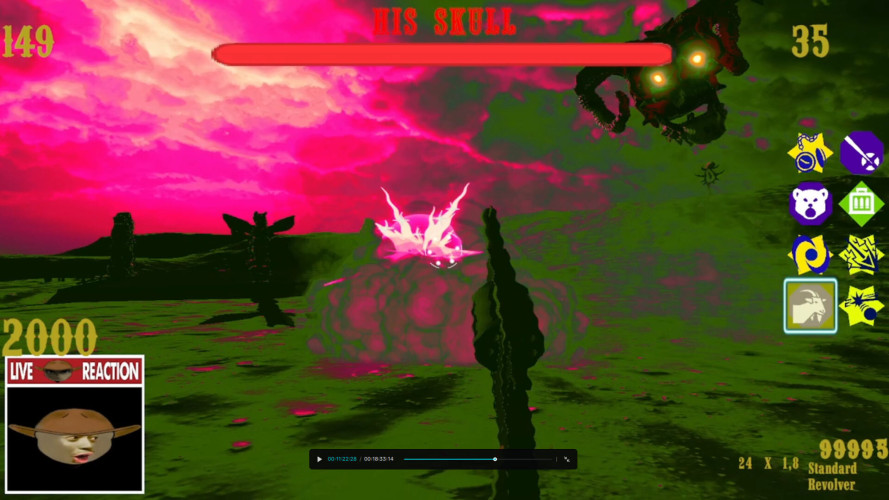The width and height of the screenshot is (889, 500).
Task: Pick the lightning arrow star ability
Action: pyautogui.click(x=862, y=256)
